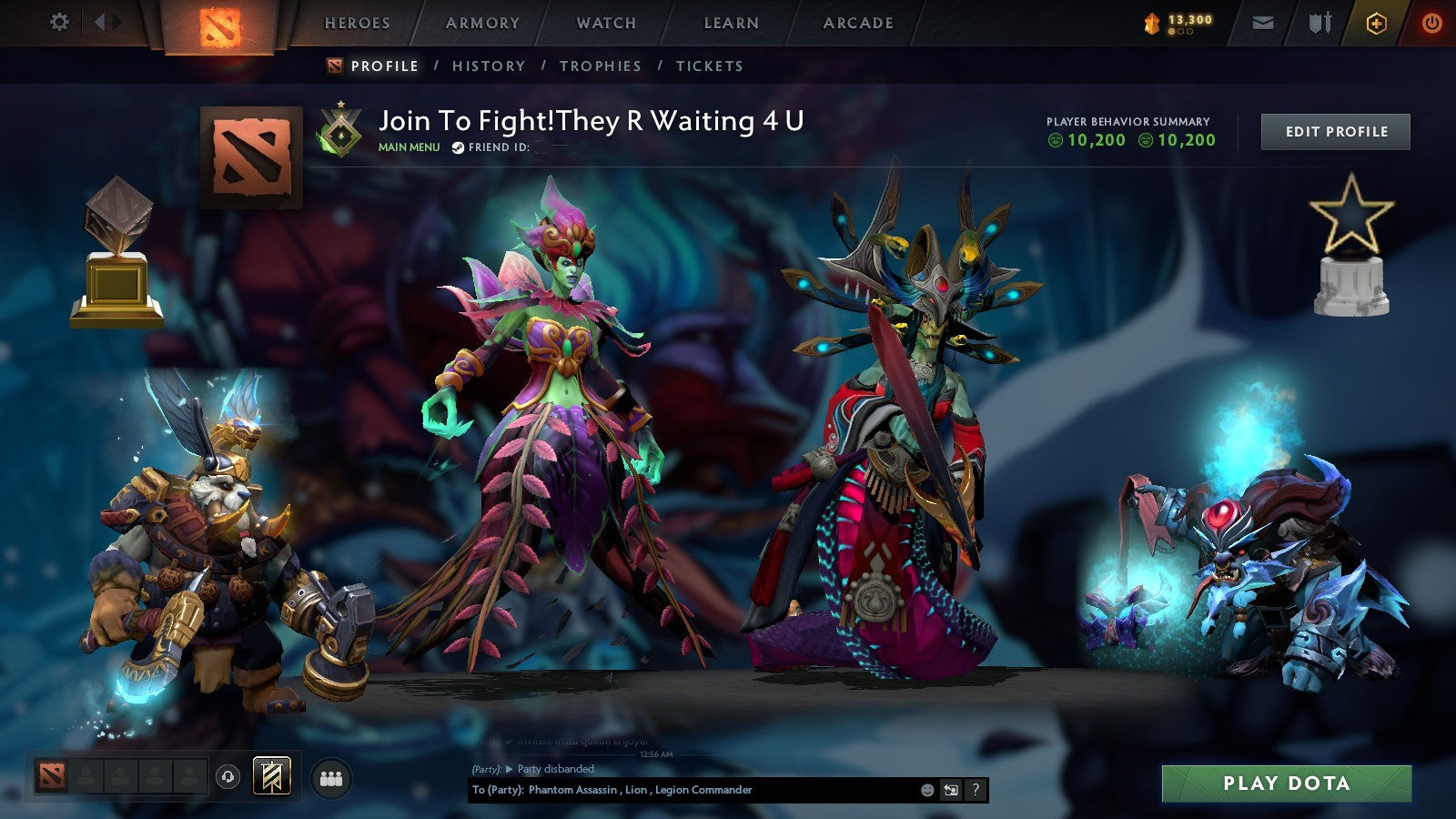Open the settings gear icon
1456x819 pixels.
(60, 20)
